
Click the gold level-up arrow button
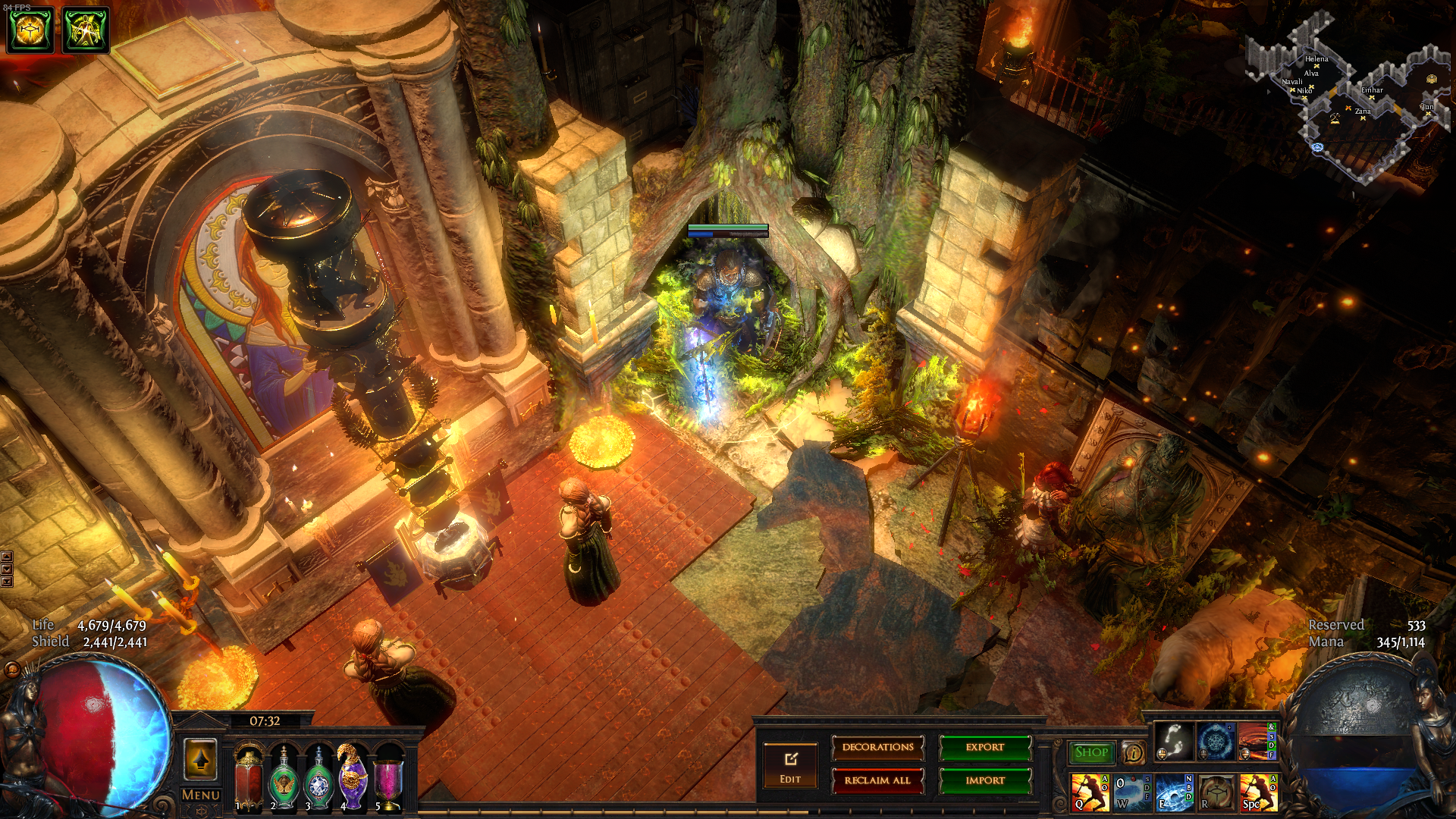click(x=201, y=759)
